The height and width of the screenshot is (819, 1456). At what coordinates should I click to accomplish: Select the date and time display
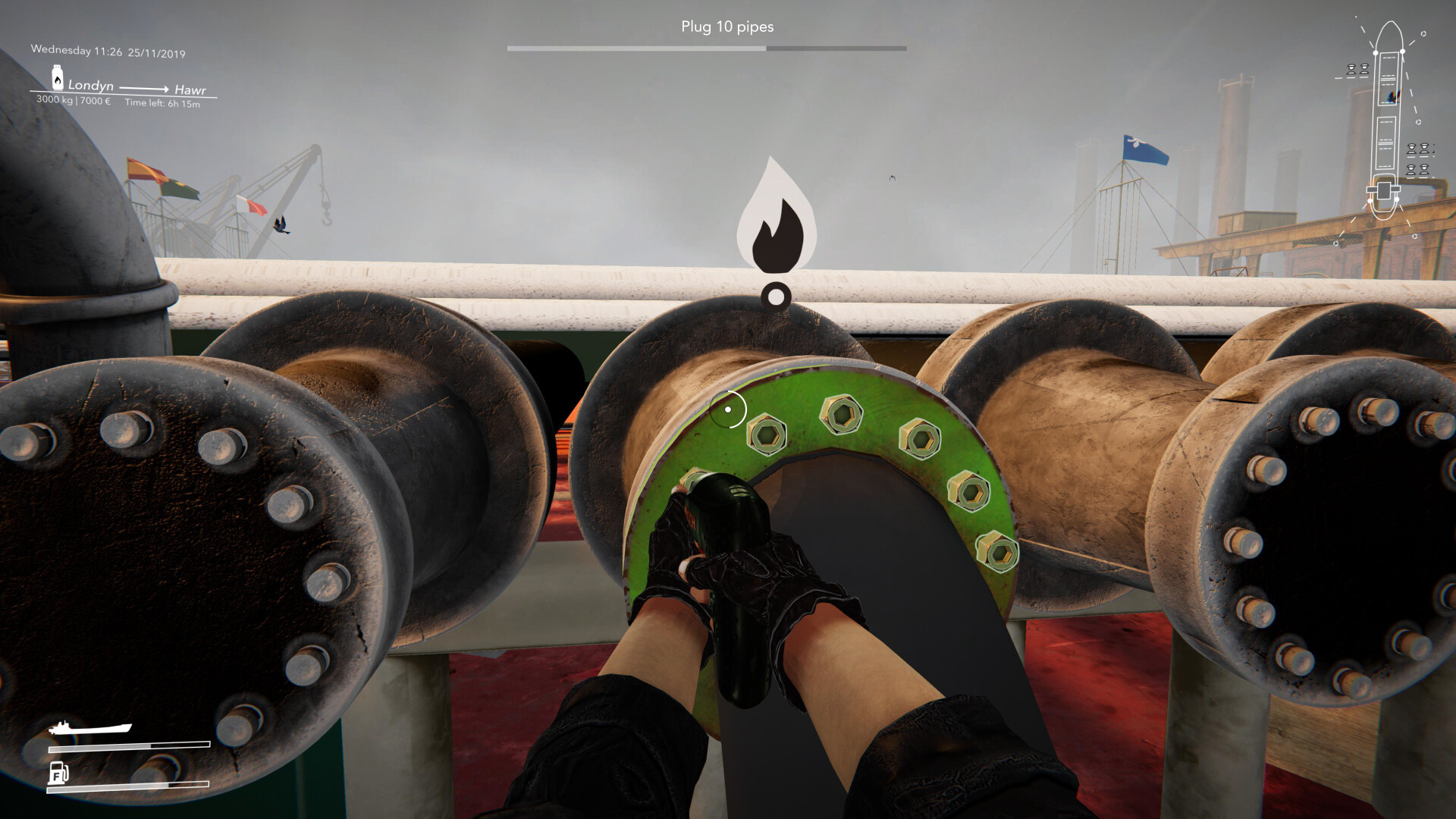click(108, 51)
